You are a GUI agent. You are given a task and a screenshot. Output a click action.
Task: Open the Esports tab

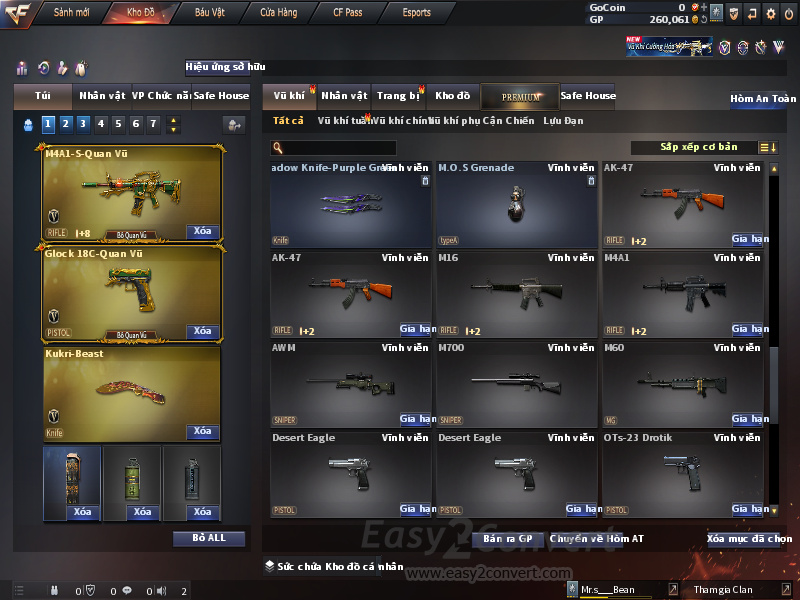[417, 13]
